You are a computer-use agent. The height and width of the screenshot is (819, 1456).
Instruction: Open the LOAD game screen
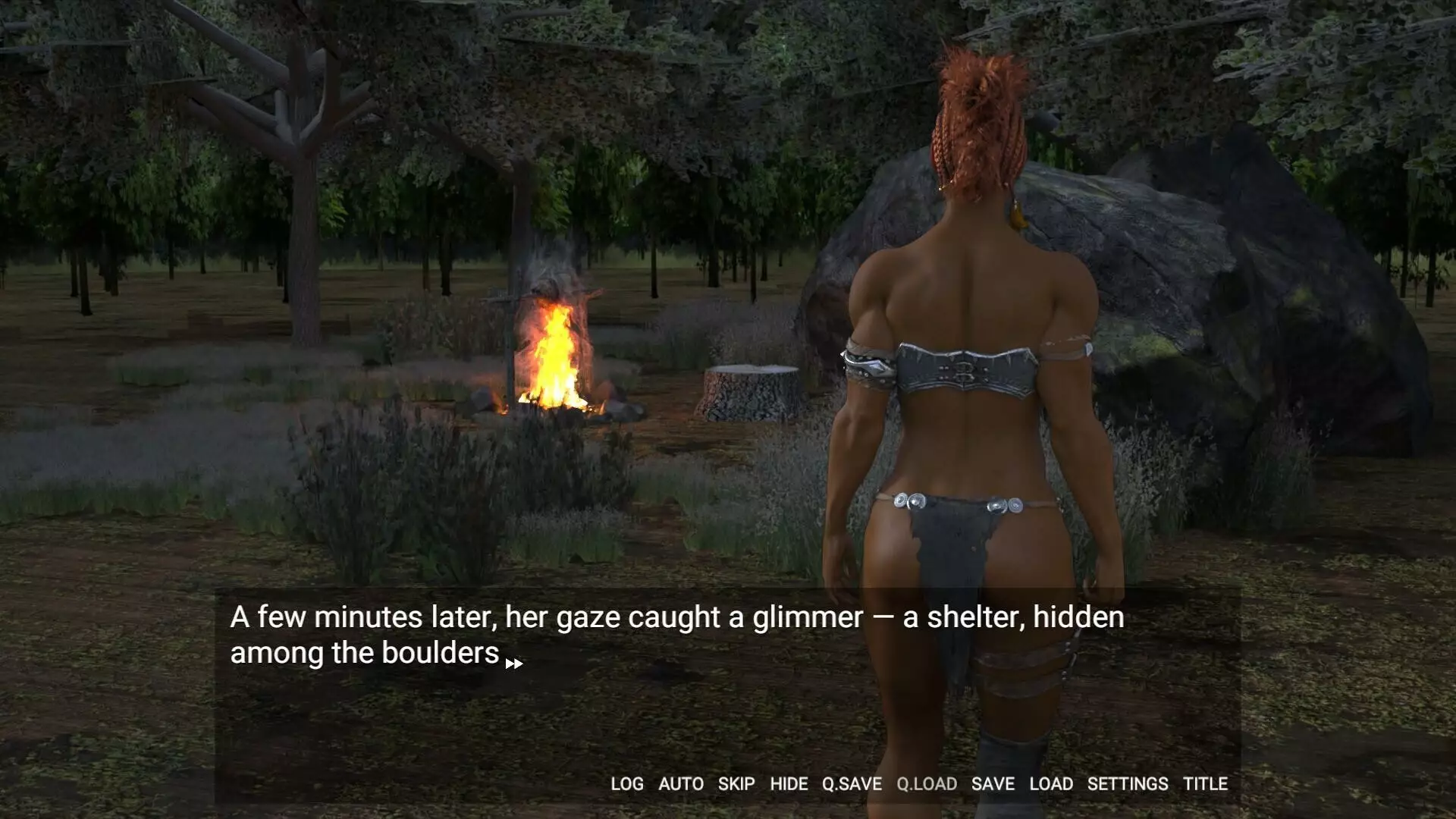pos(1051,784)
